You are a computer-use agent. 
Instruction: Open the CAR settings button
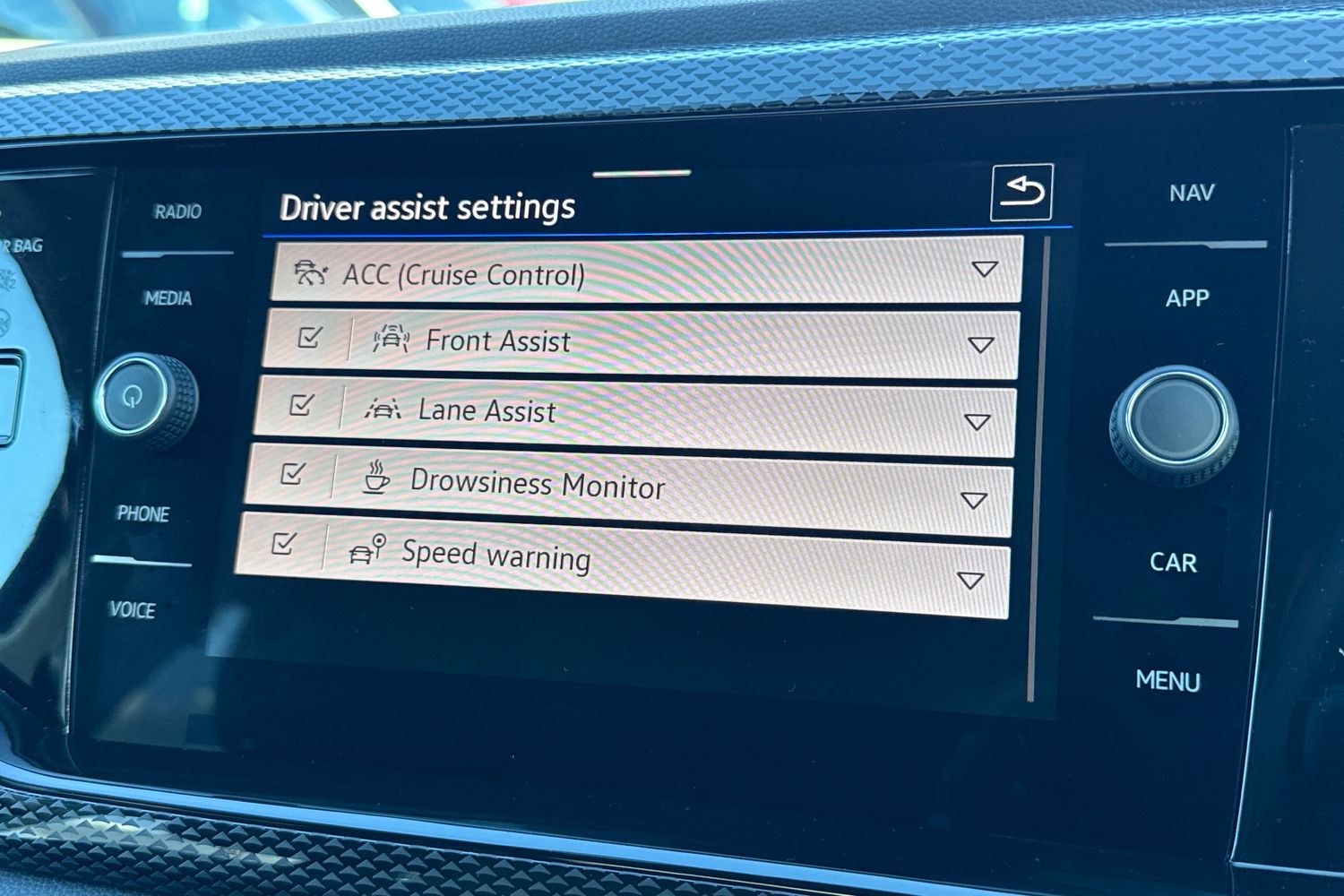[1173, 563]
